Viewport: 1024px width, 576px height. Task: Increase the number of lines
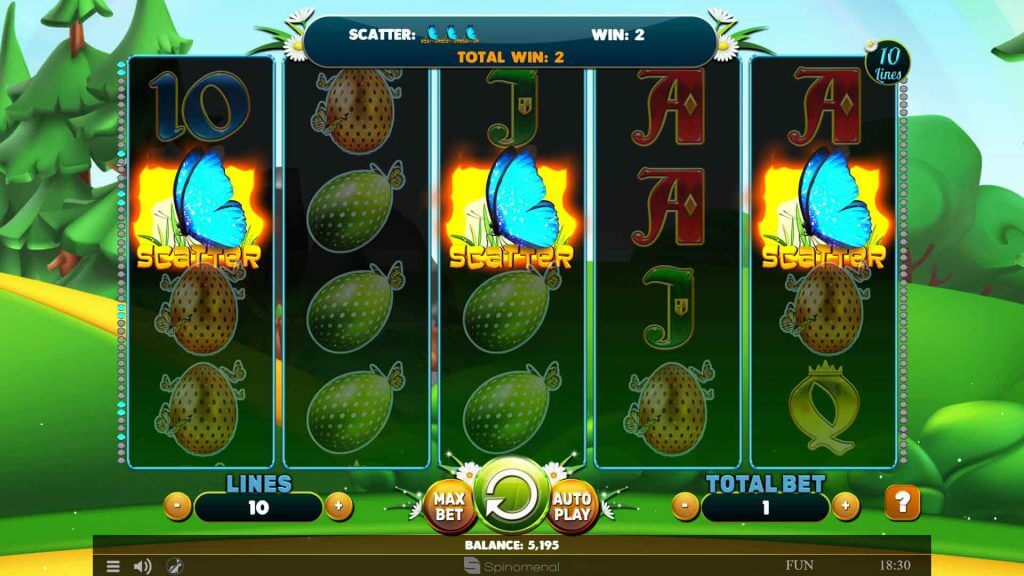[338, 506]
